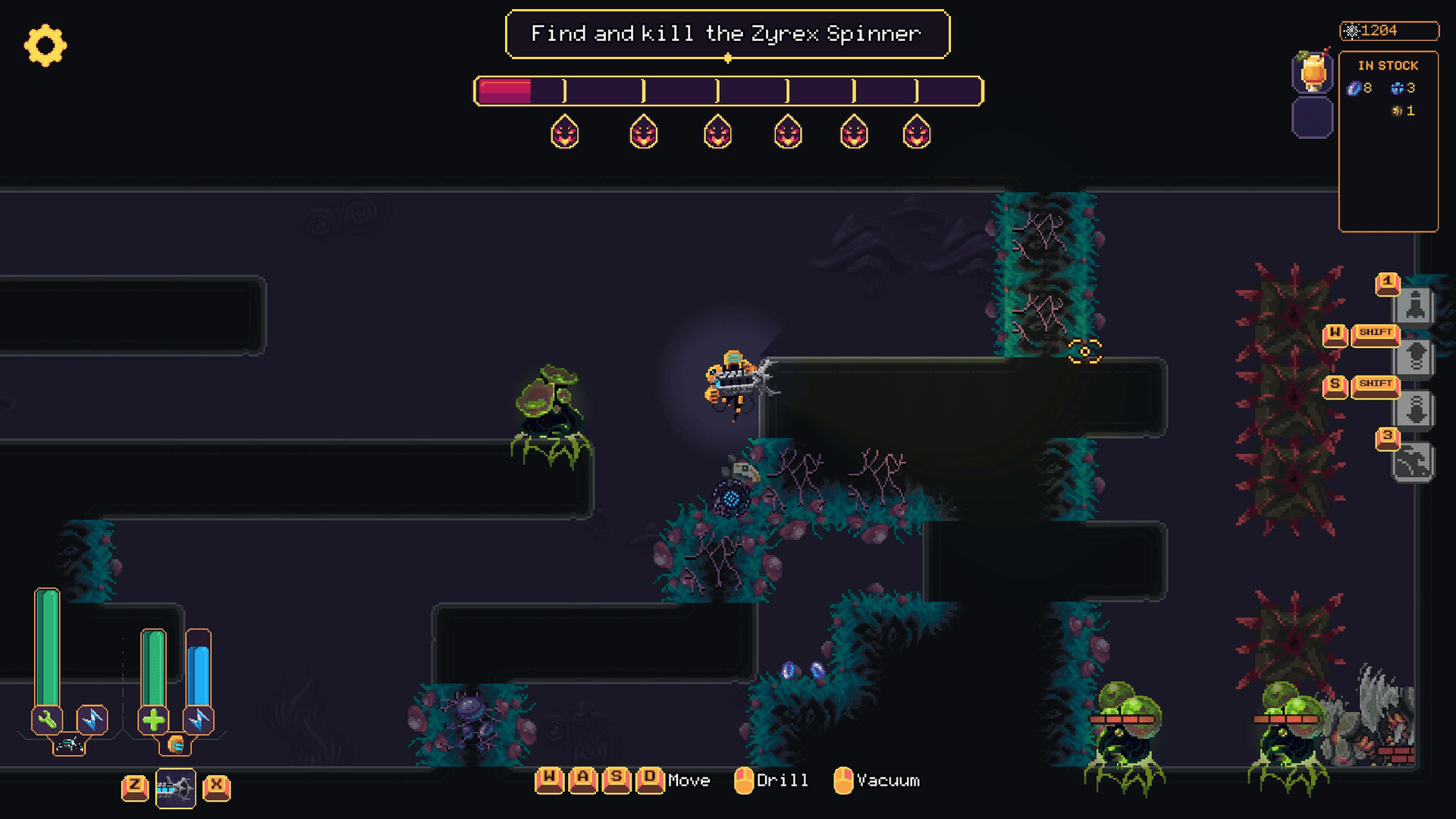Select the drill weapon slot
This screenshot has width=1456, height=819.
tap(175, 789)
